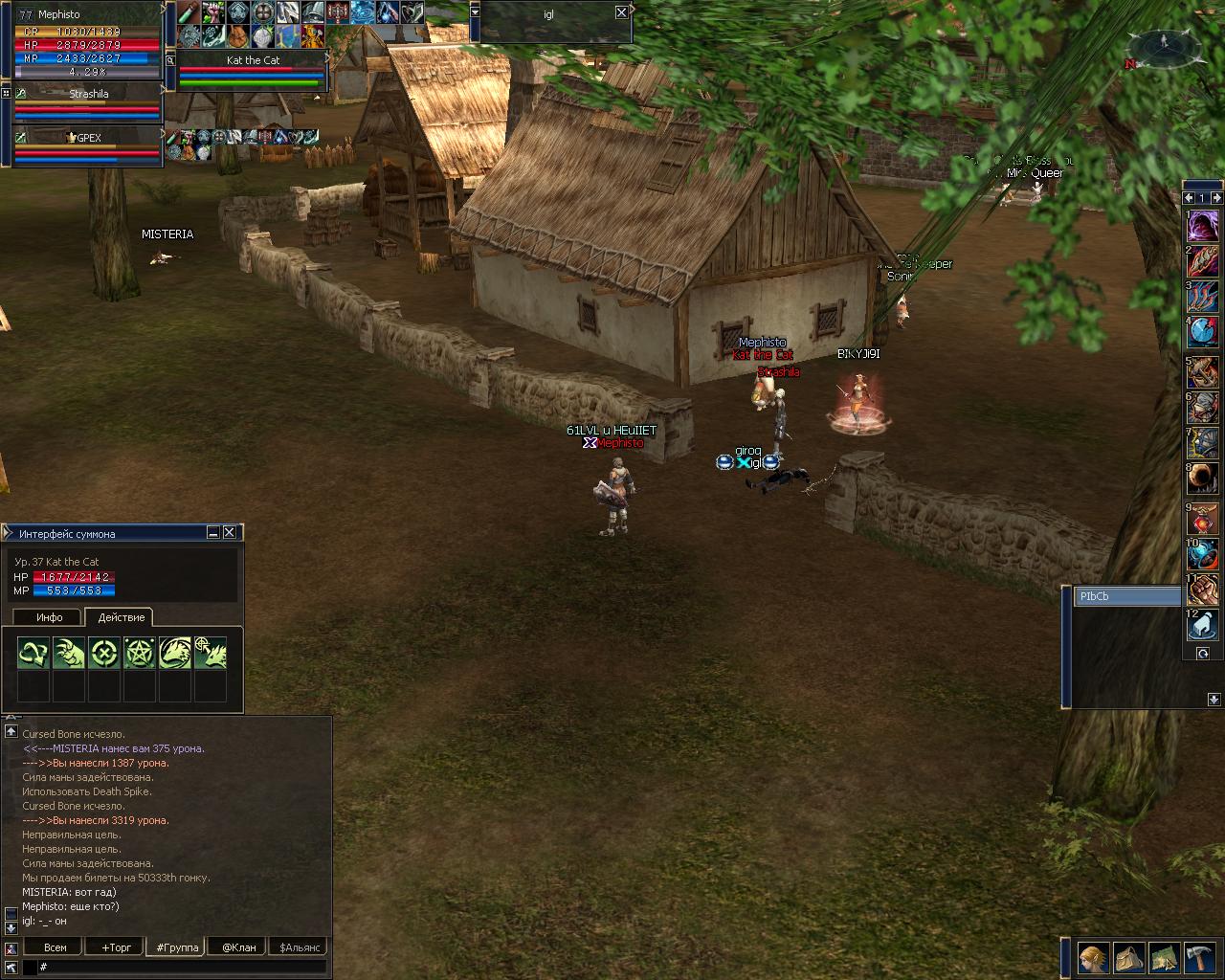Switch to the @Клан chat tab
This screenshot has width=1225, height=980.
(x=238, y=947)
